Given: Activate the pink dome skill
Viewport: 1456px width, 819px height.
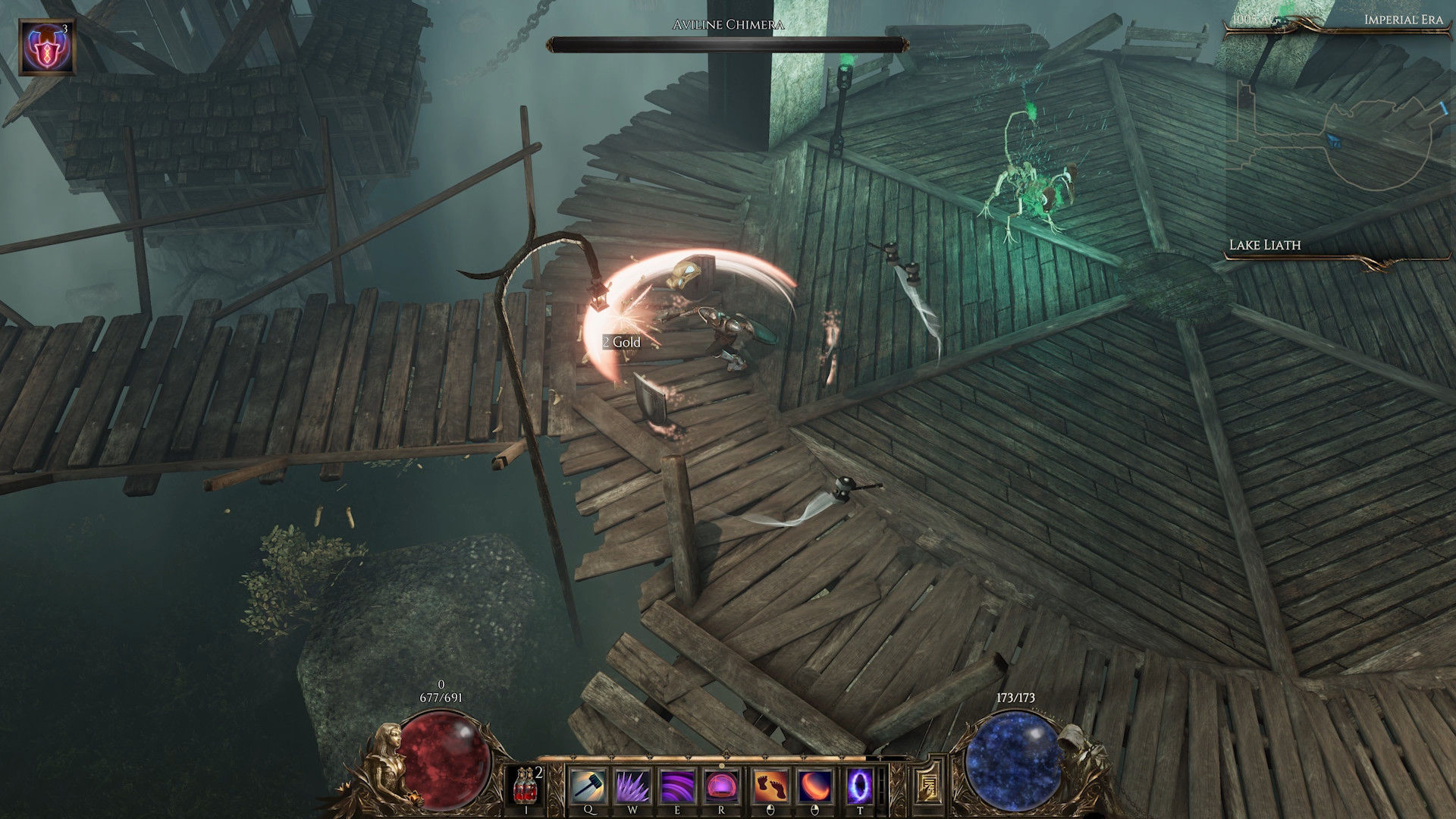Looking at the screenshot, I should click(x=721, y=786).
